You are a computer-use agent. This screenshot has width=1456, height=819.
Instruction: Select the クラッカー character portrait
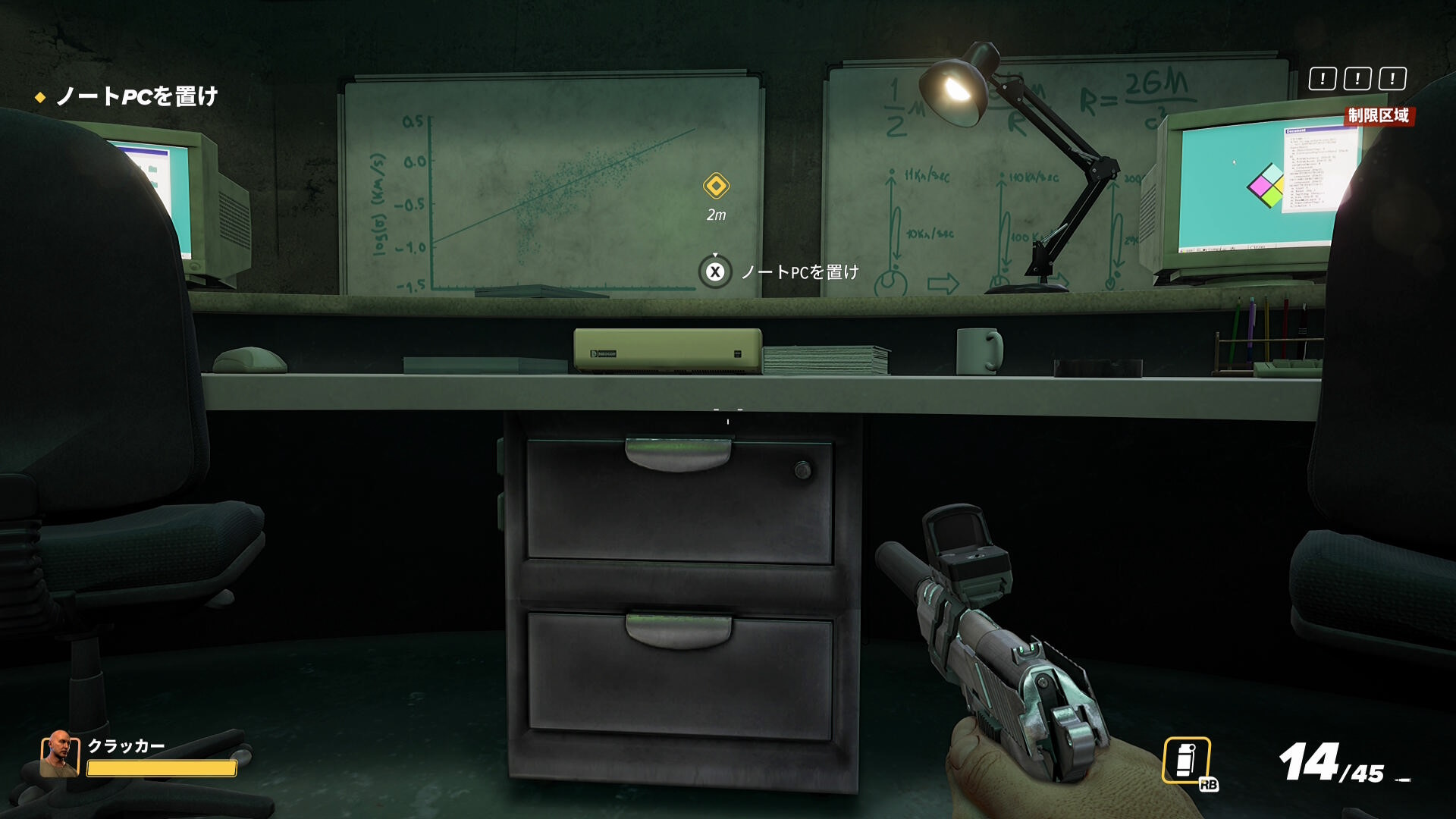pyautogui.click(x=59, y=754)
